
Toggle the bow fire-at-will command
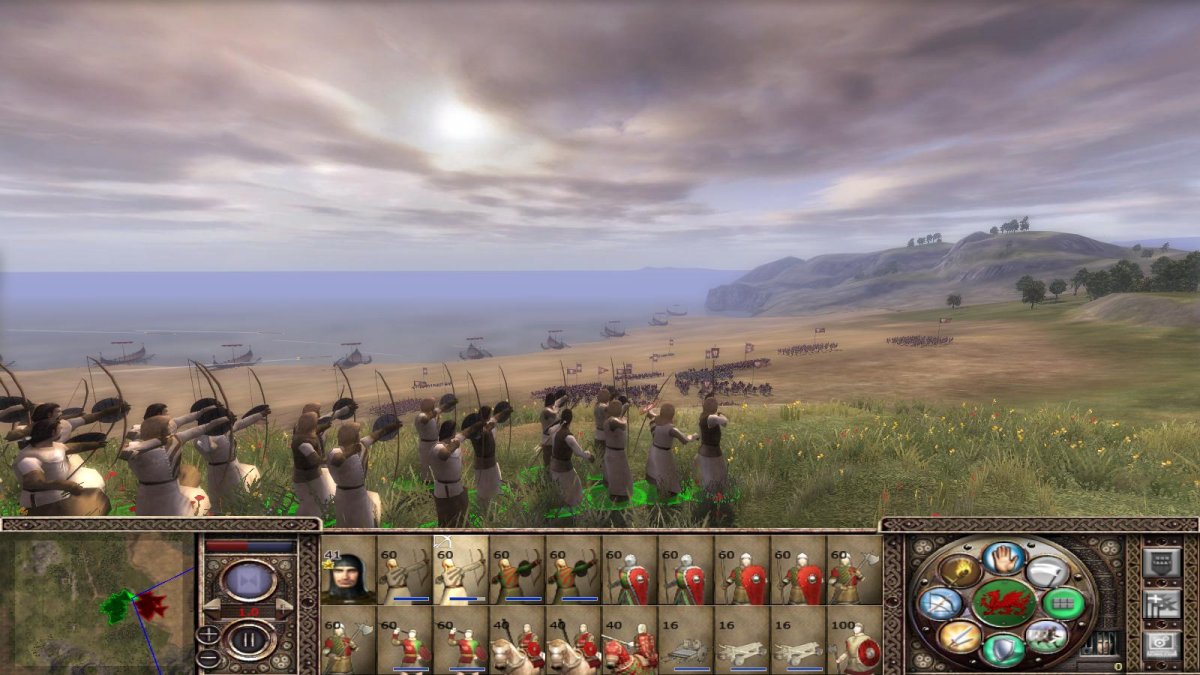940,603
